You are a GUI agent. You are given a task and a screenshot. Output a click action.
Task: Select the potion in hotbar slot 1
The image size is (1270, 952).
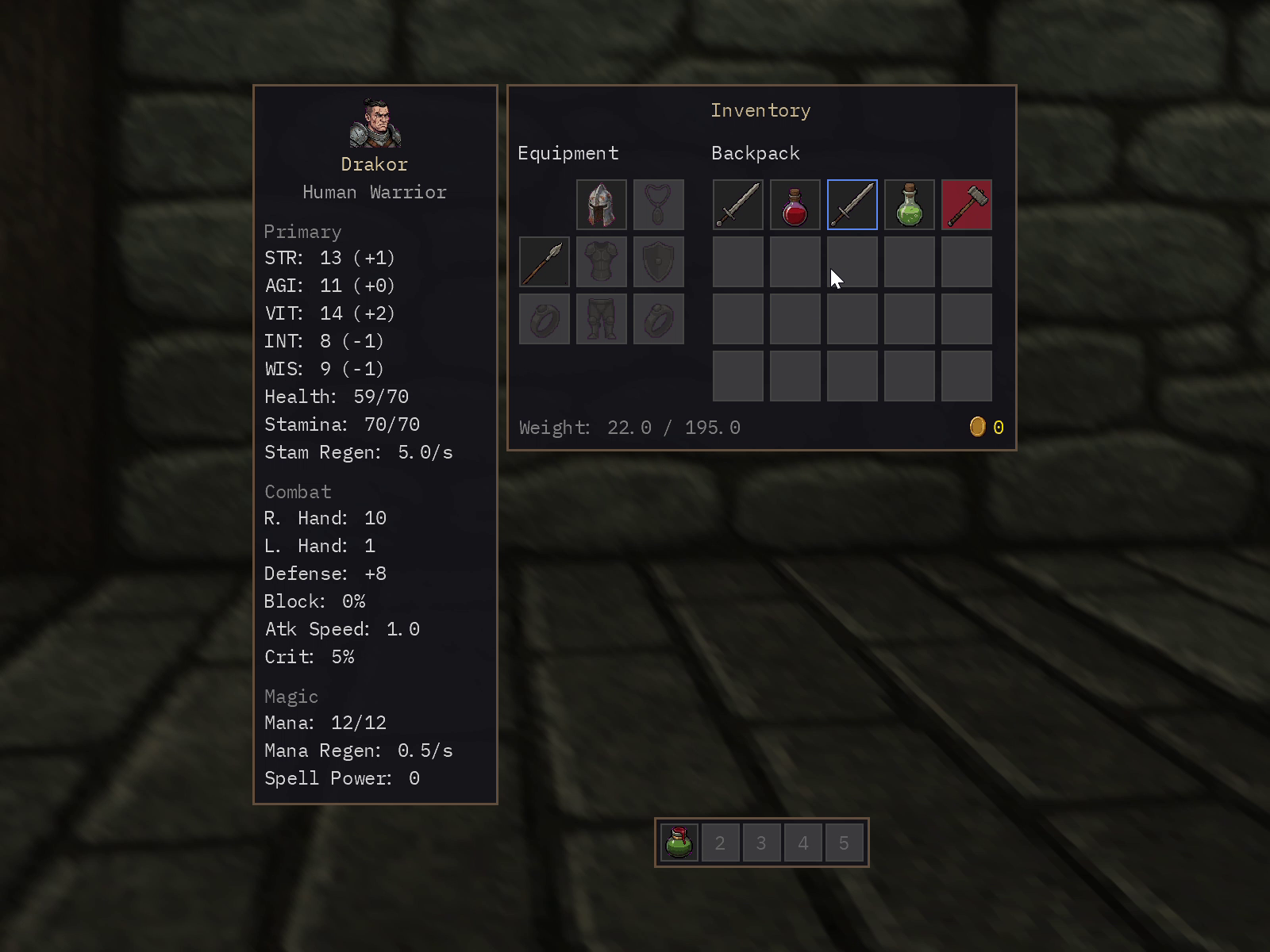click(x=679, y=843)
